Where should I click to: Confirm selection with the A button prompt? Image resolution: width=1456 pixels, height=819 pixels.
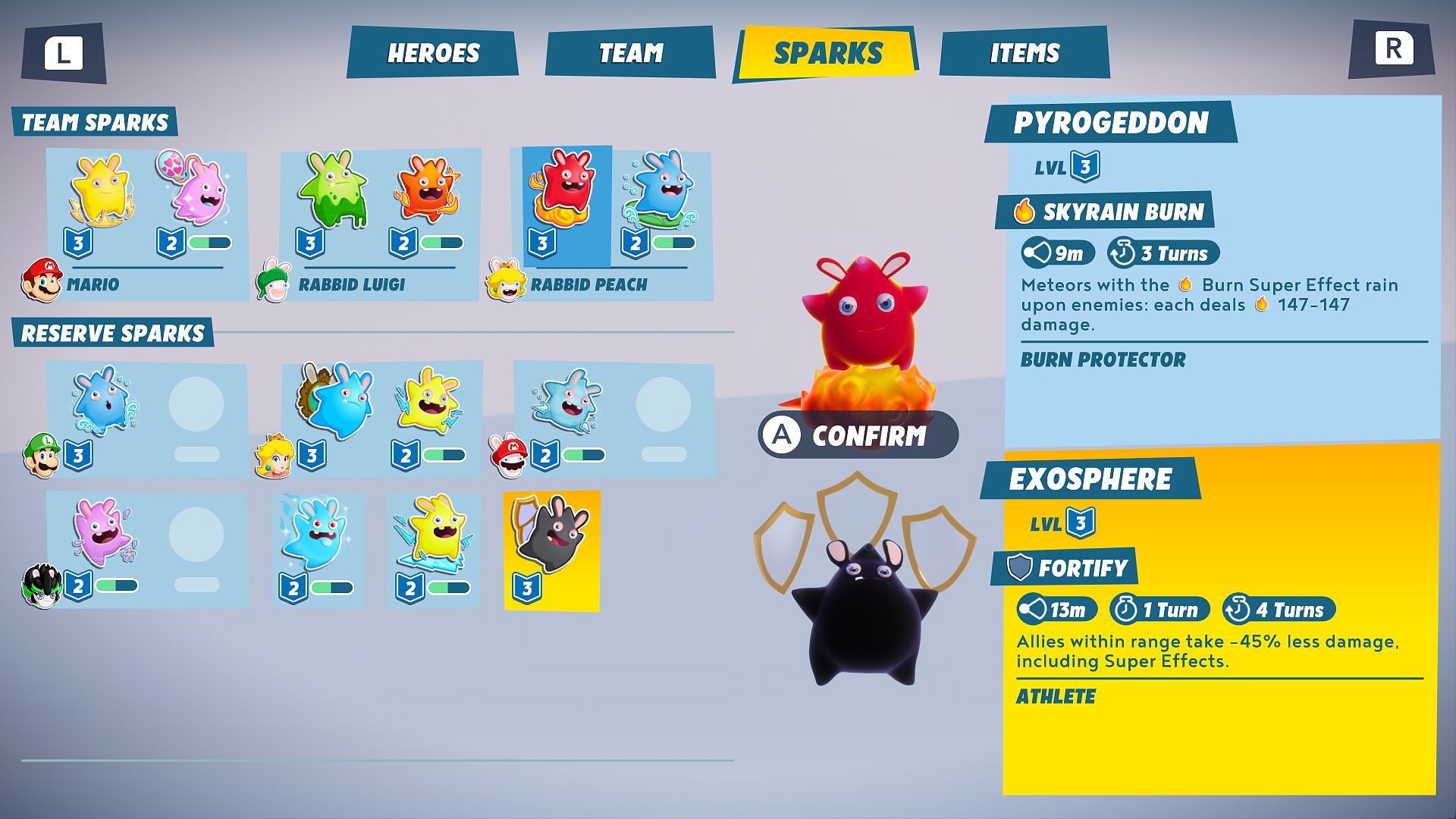click(858, 435)
